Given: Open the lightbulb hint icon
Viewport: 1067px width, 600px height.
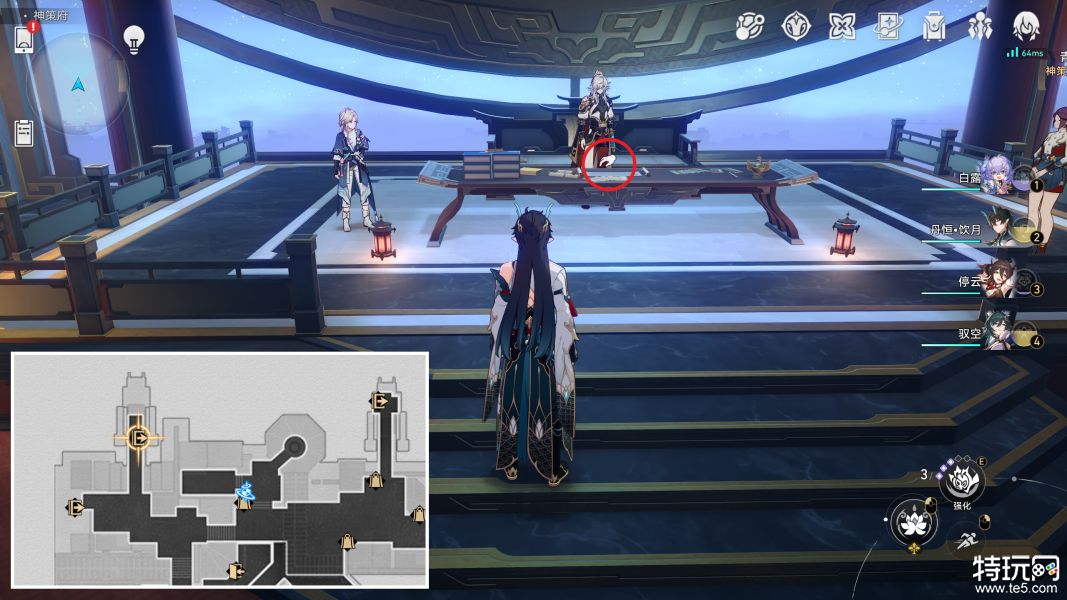Looking at the screenshot, I should click(x=133, y=39).
